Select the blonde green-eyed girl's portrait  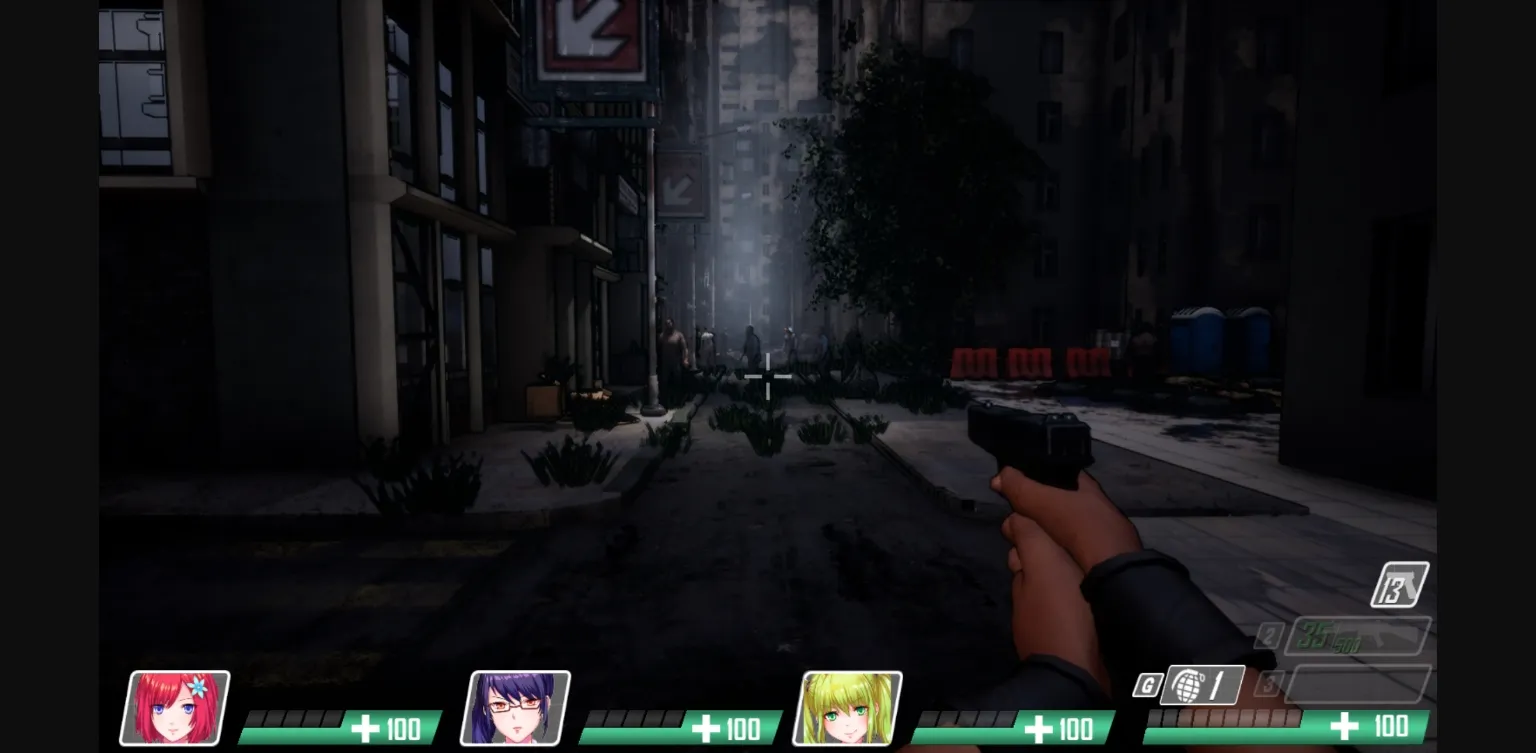click(848, 706)
